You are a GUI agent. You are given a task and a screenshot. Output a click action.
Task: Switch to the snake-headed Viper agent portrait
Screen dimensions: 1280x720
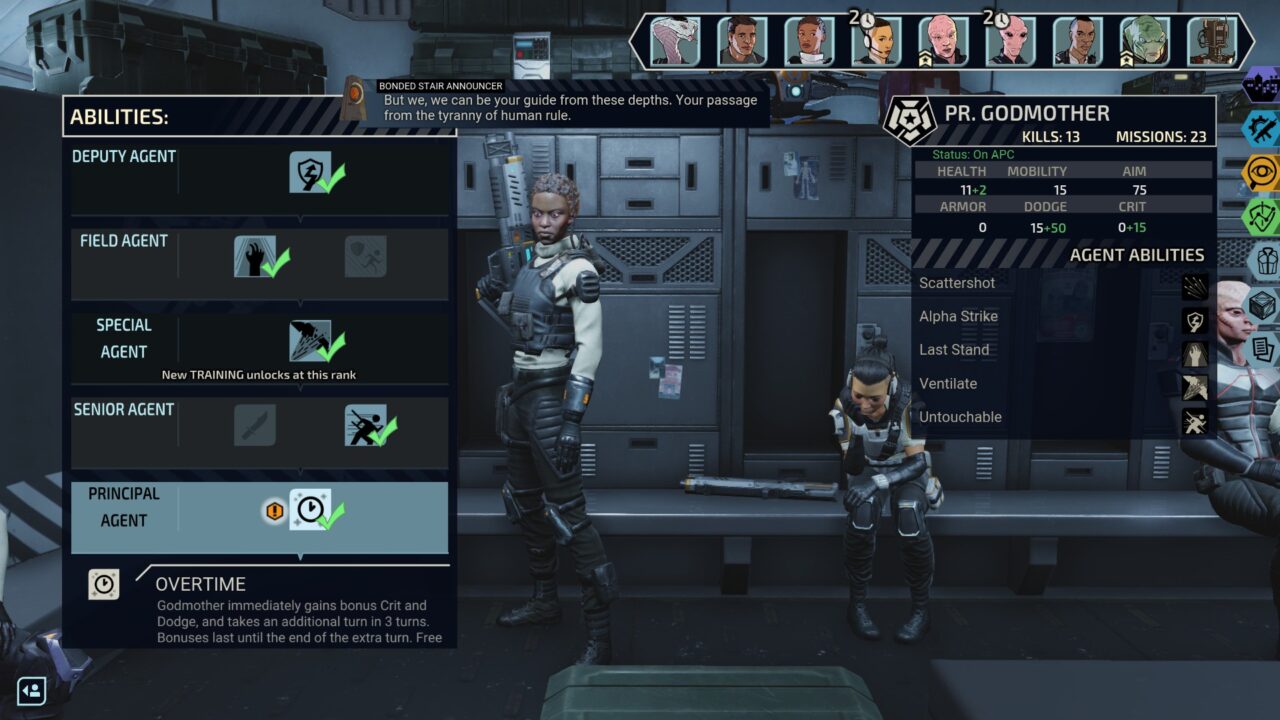675,41
